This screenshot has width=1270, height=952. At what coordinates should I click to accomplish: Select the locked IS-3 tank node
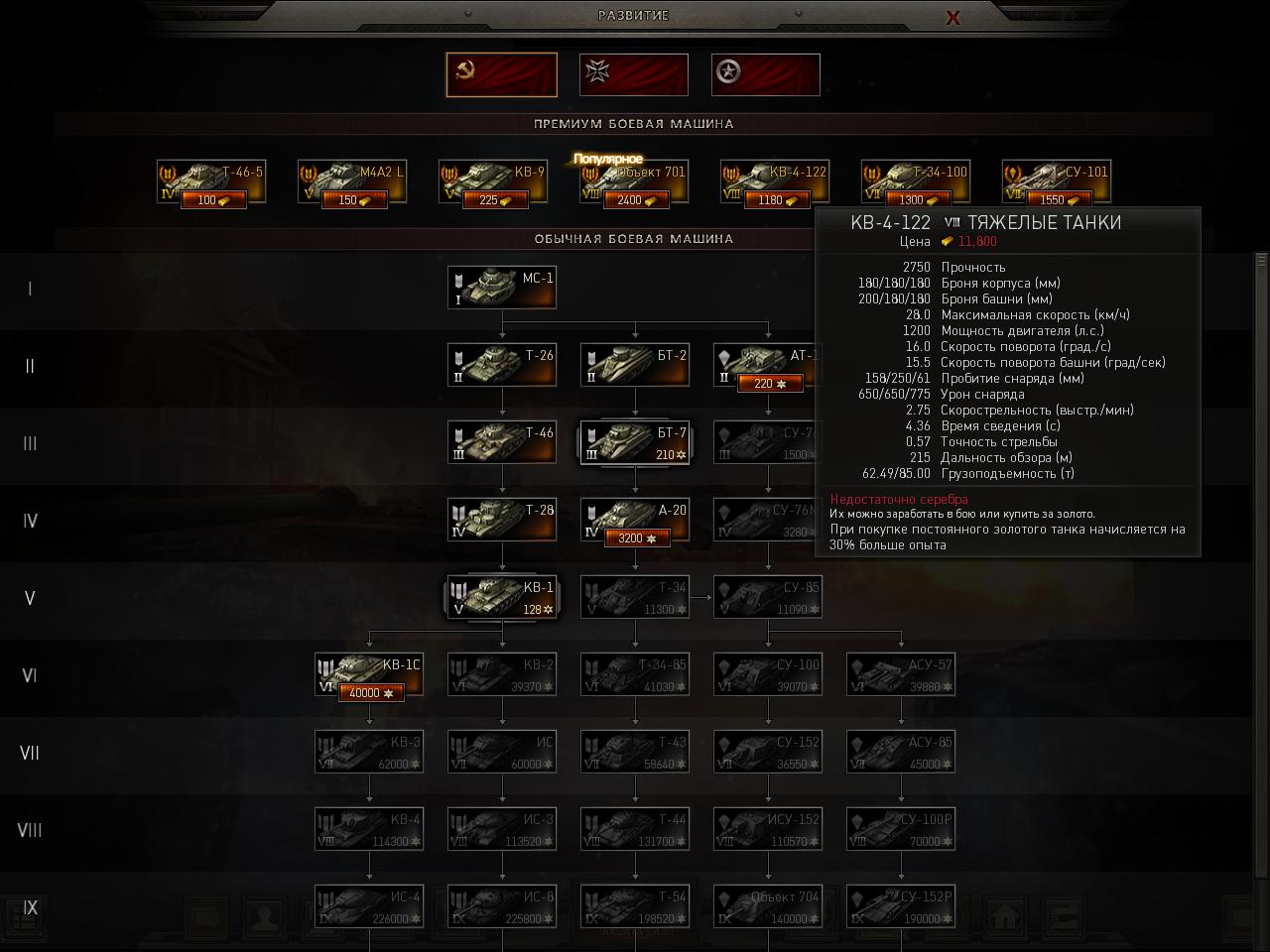click(x=501, y=829)
